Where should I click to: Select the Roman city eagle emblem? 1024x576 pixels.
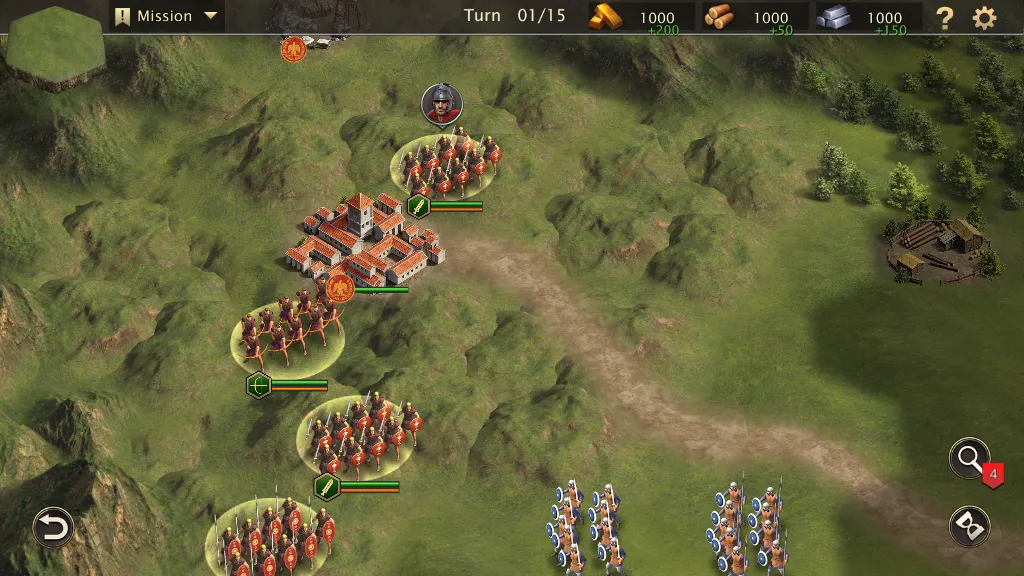coord(339,289)
